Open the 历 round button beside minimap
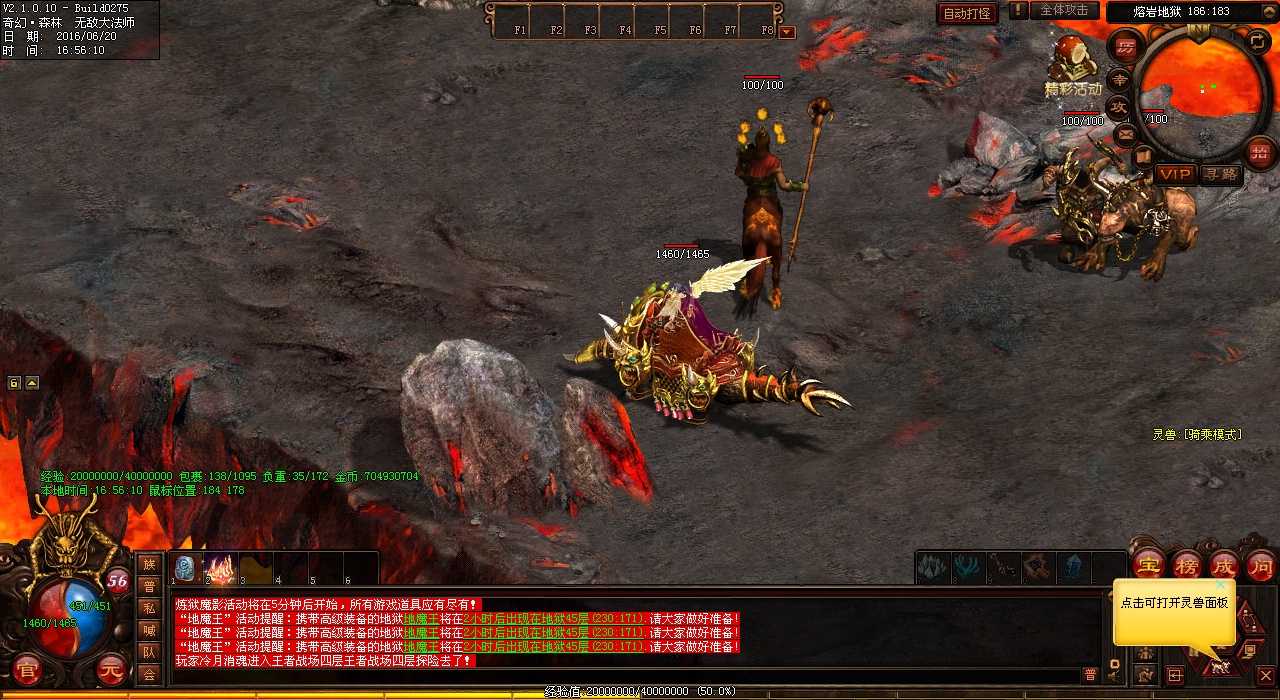Image resolution: width=1280 pixels, height=700 pixels. click(1126, 48)
